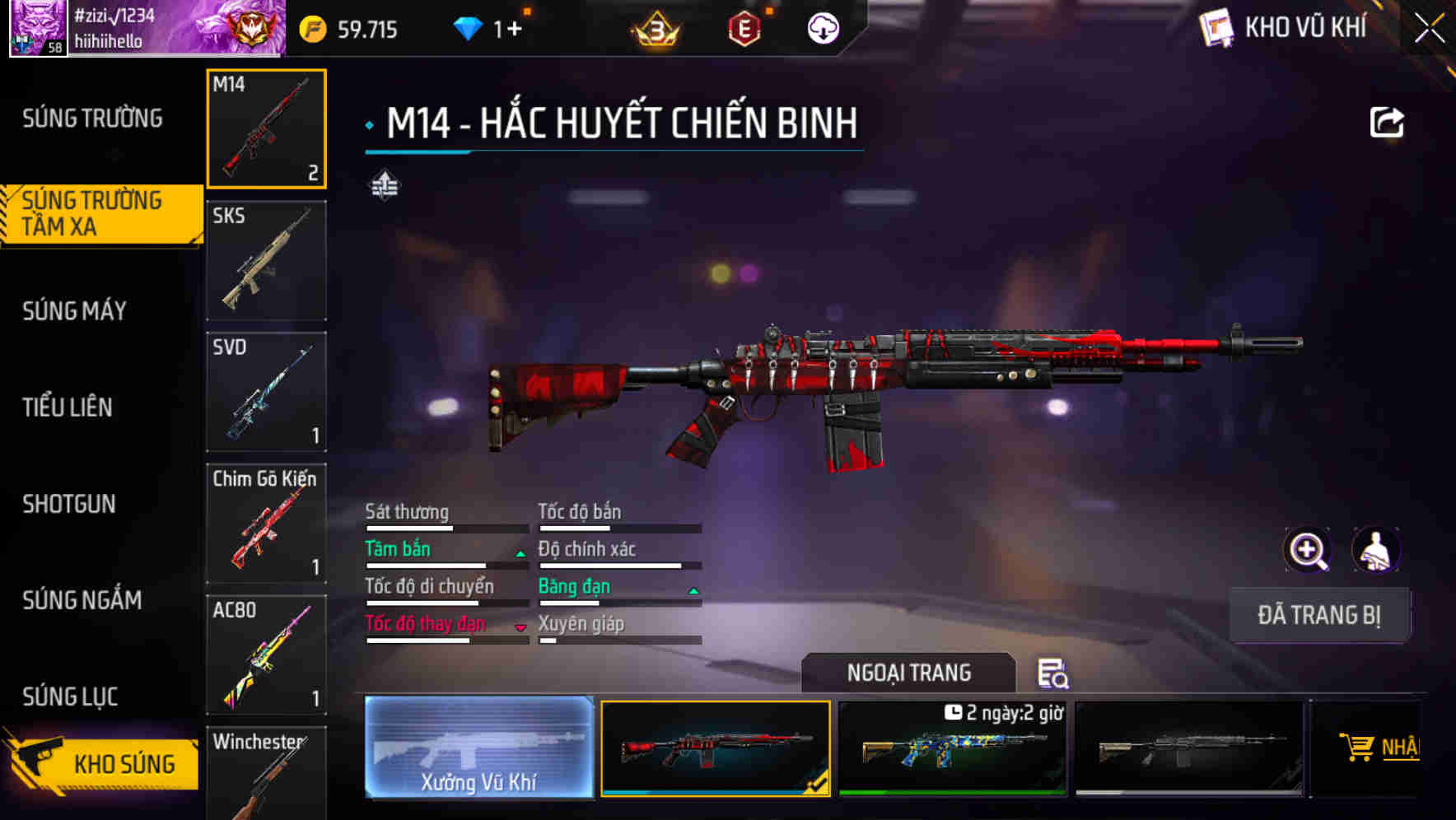Open Xưởng Vũ Khí
The image size is (1456, 820).
coord(478,749)
